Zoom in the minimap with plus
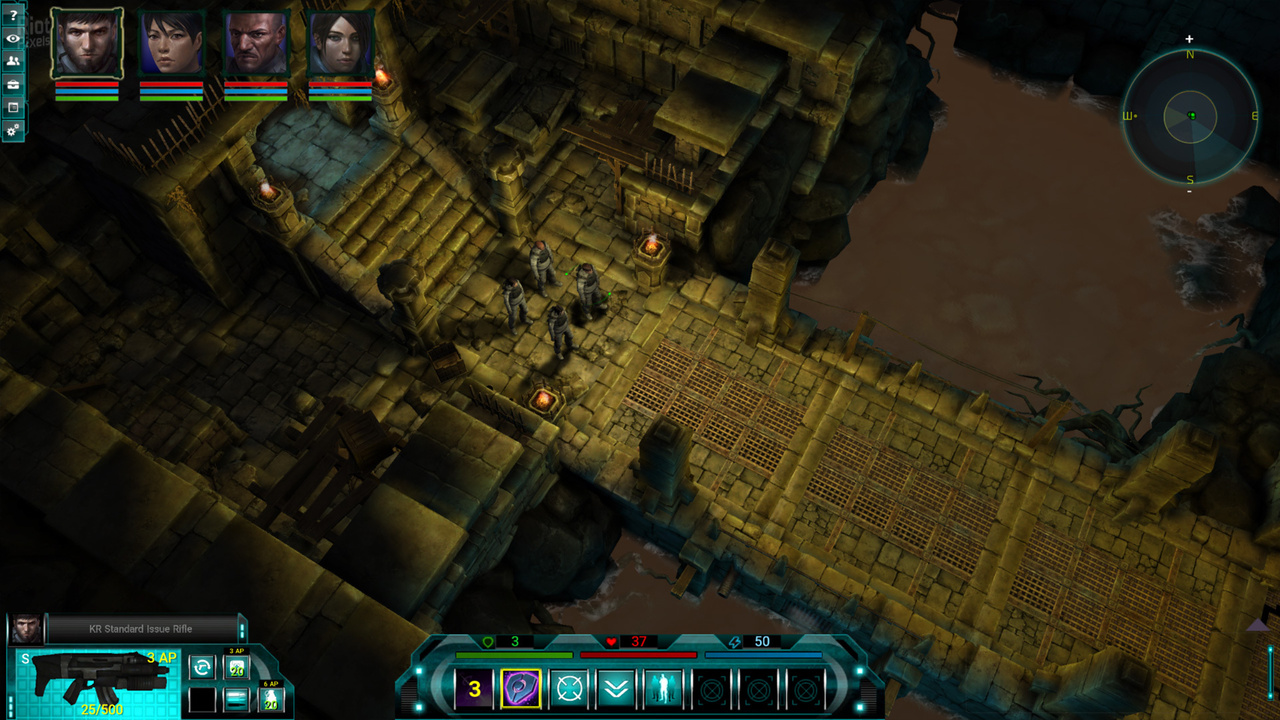The image size is (1280, 720). [x=1190, y=40]
